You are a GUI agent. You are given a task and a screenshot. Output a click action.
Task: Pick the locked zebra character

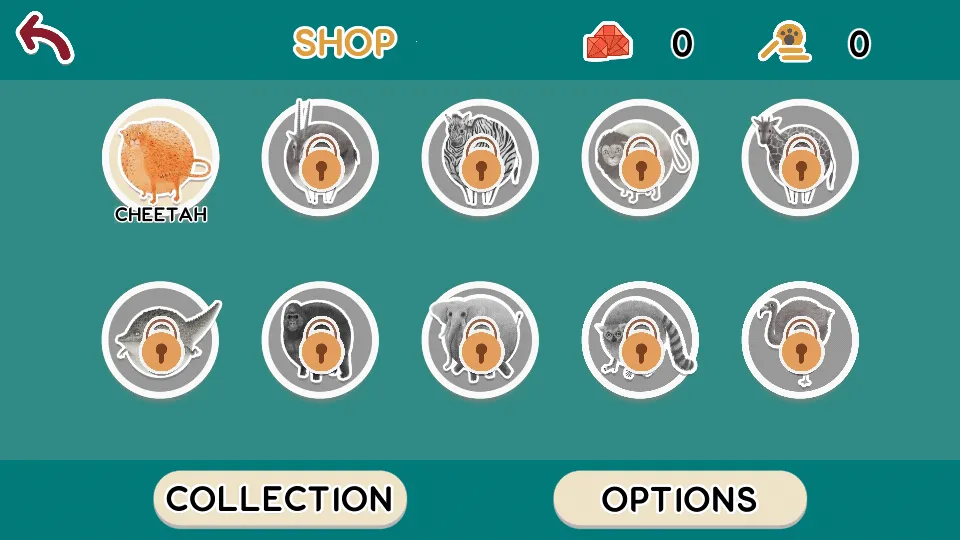(480, 157)
